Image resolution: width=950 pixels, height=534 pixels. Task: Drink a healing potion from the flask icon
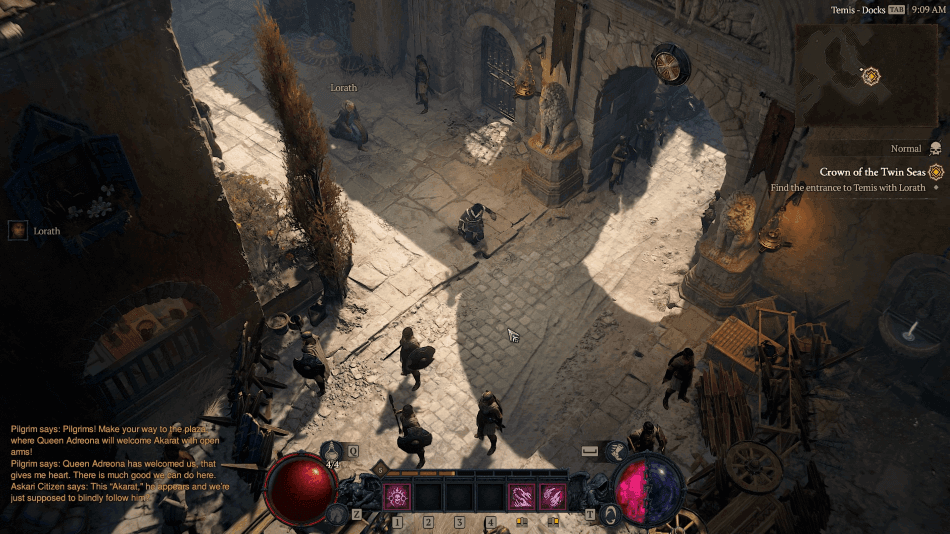click(335, 452)
